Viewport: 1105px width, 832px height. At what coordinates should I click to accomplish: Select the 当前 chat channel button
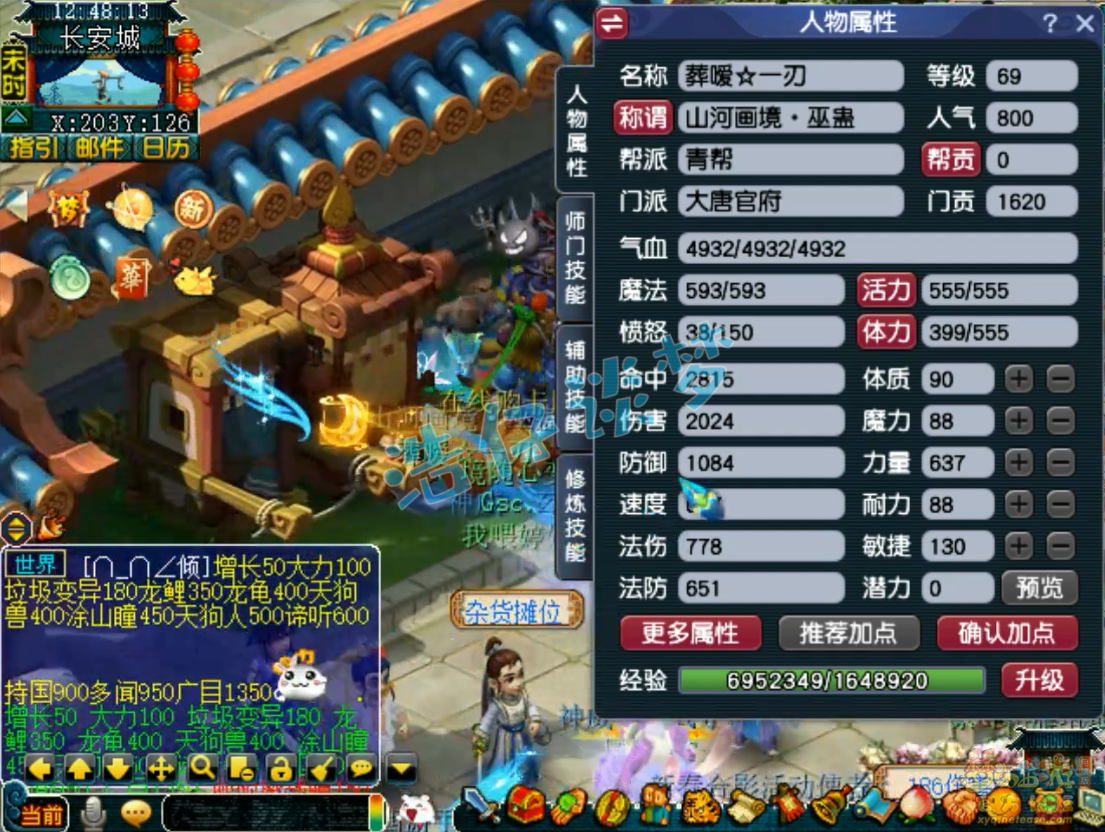pos(42,814)
